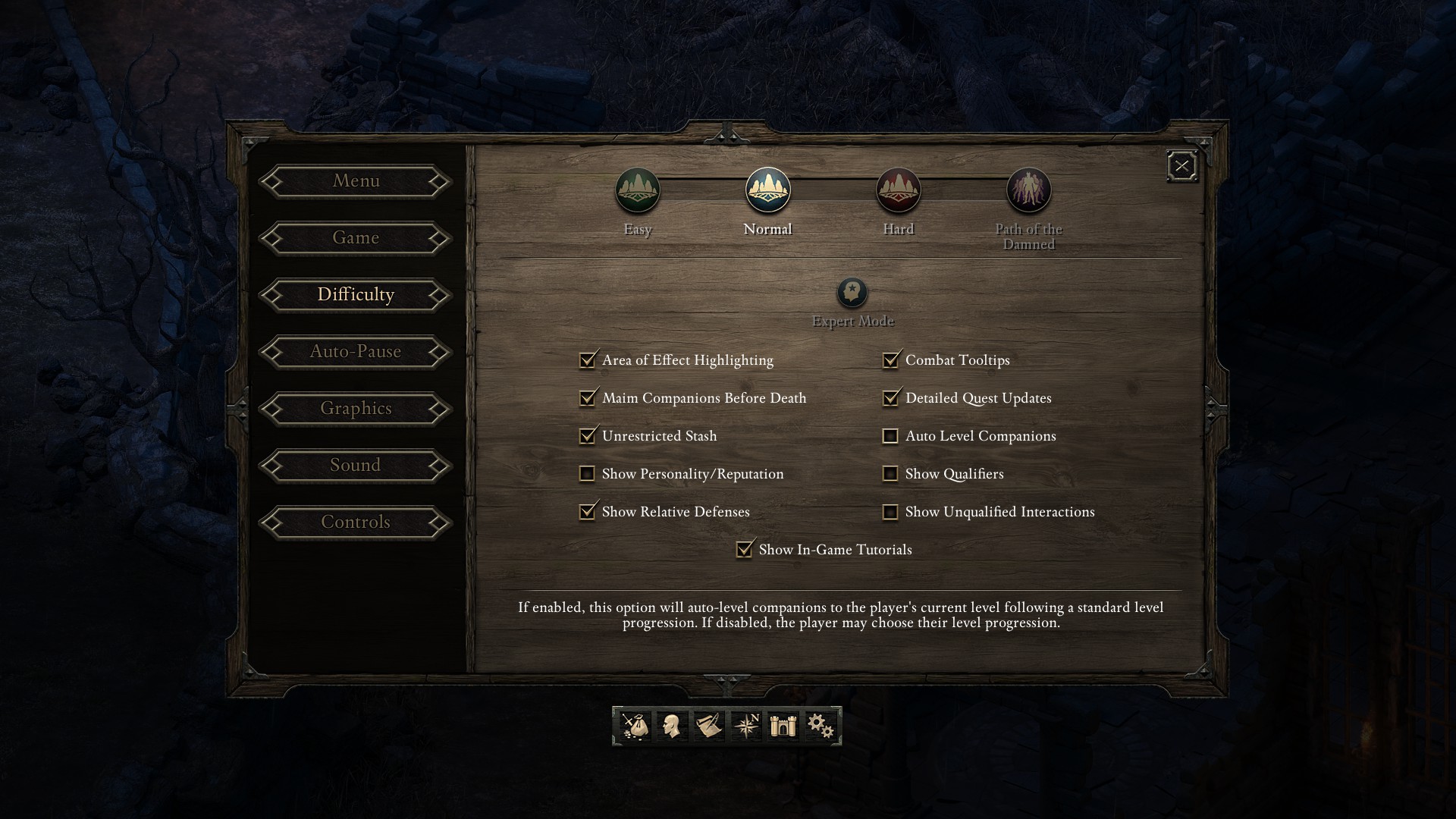Toggle Expert Mode

pyautogui.click(x=852, y=293)
